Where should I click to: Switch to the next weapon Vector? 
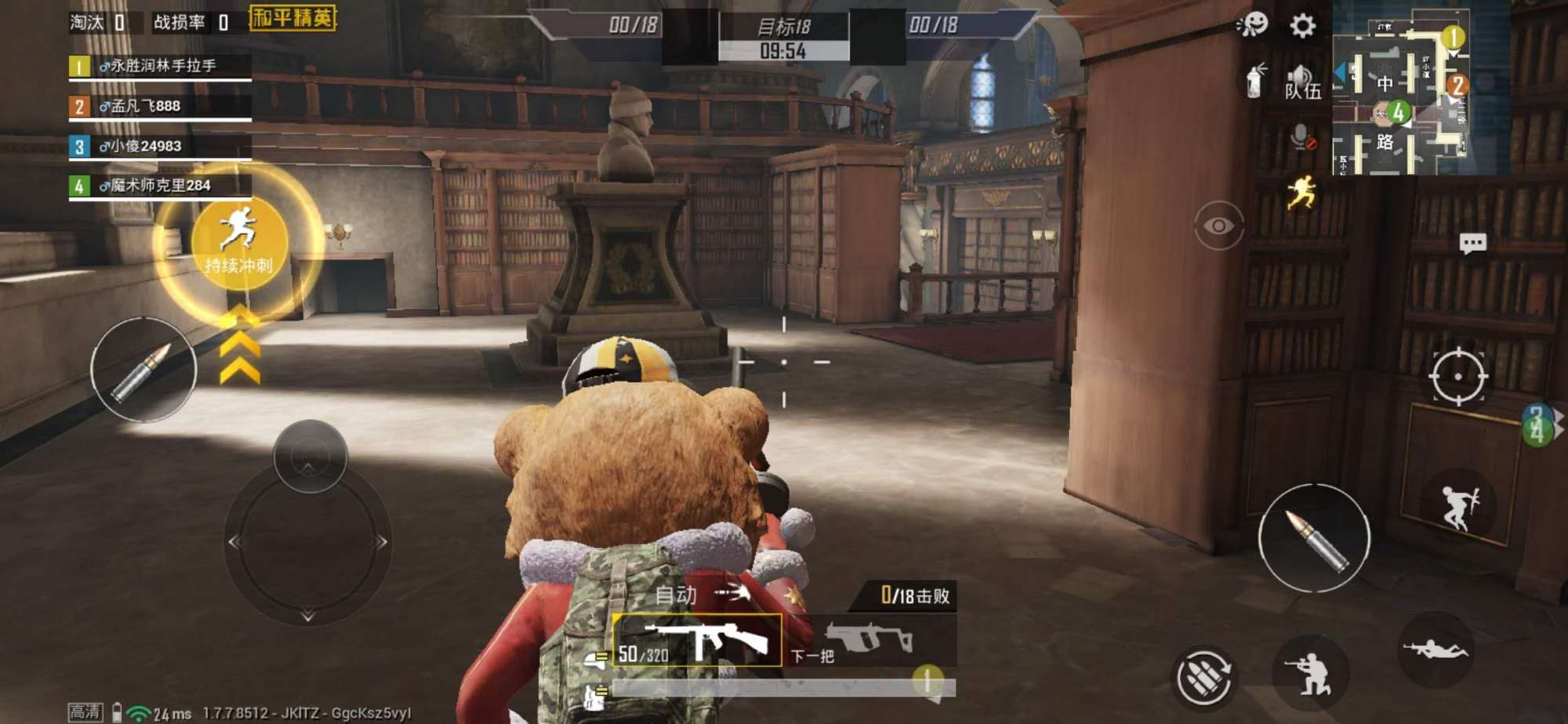click(x=872, y=641)
